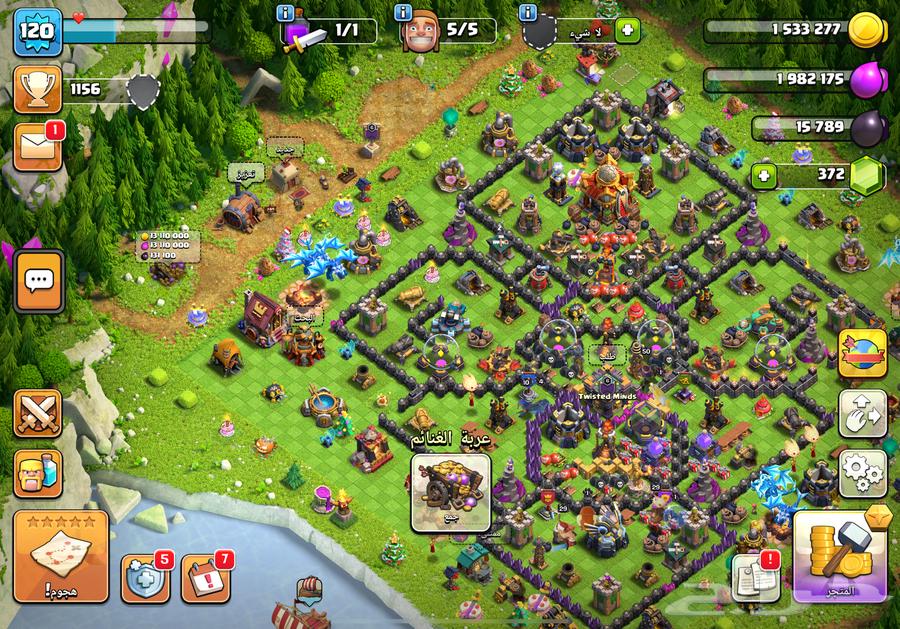Open the level 120 profile badge

pyautogui.click(x=38, y=32)
